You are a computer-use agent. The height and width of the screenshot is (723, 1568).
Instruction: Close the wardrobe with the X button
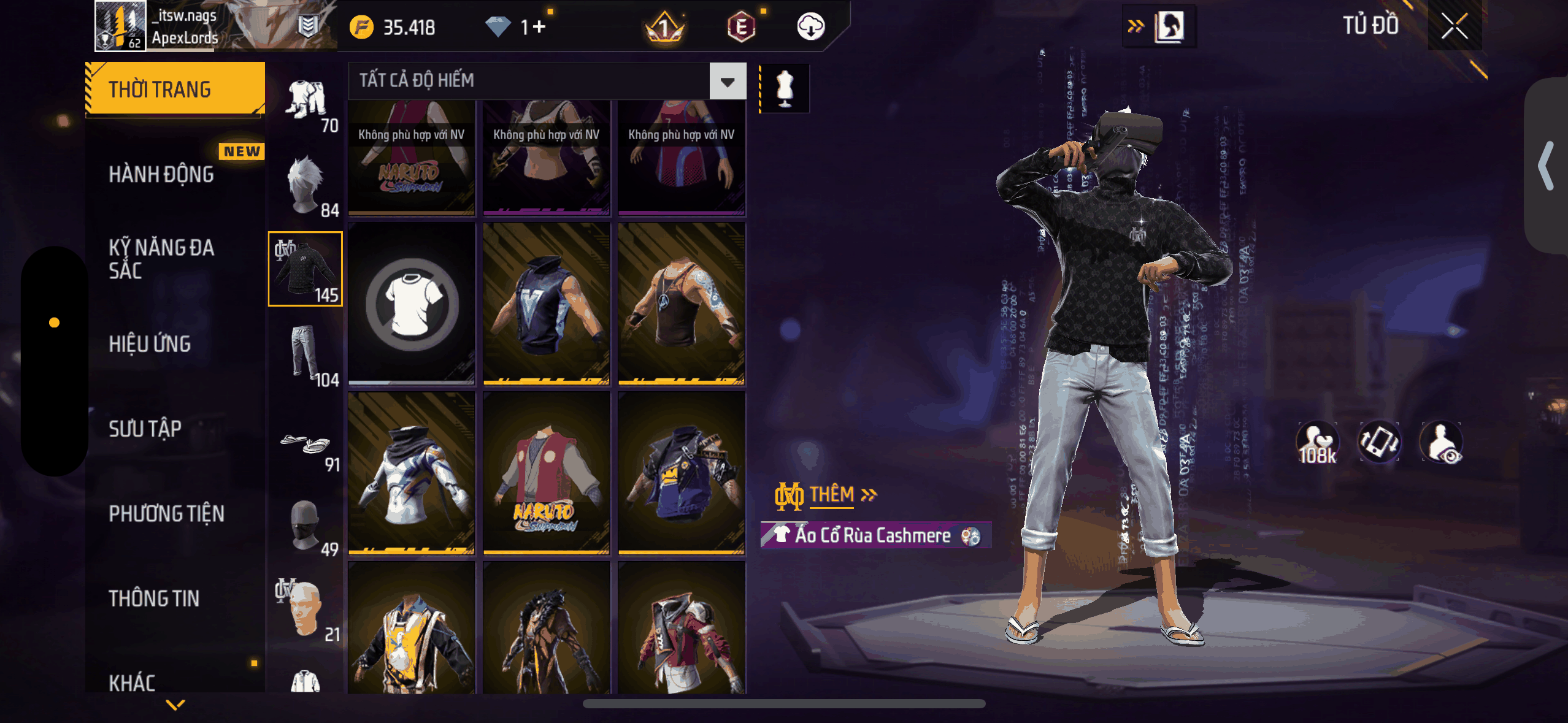click(x=1454, y=26)
